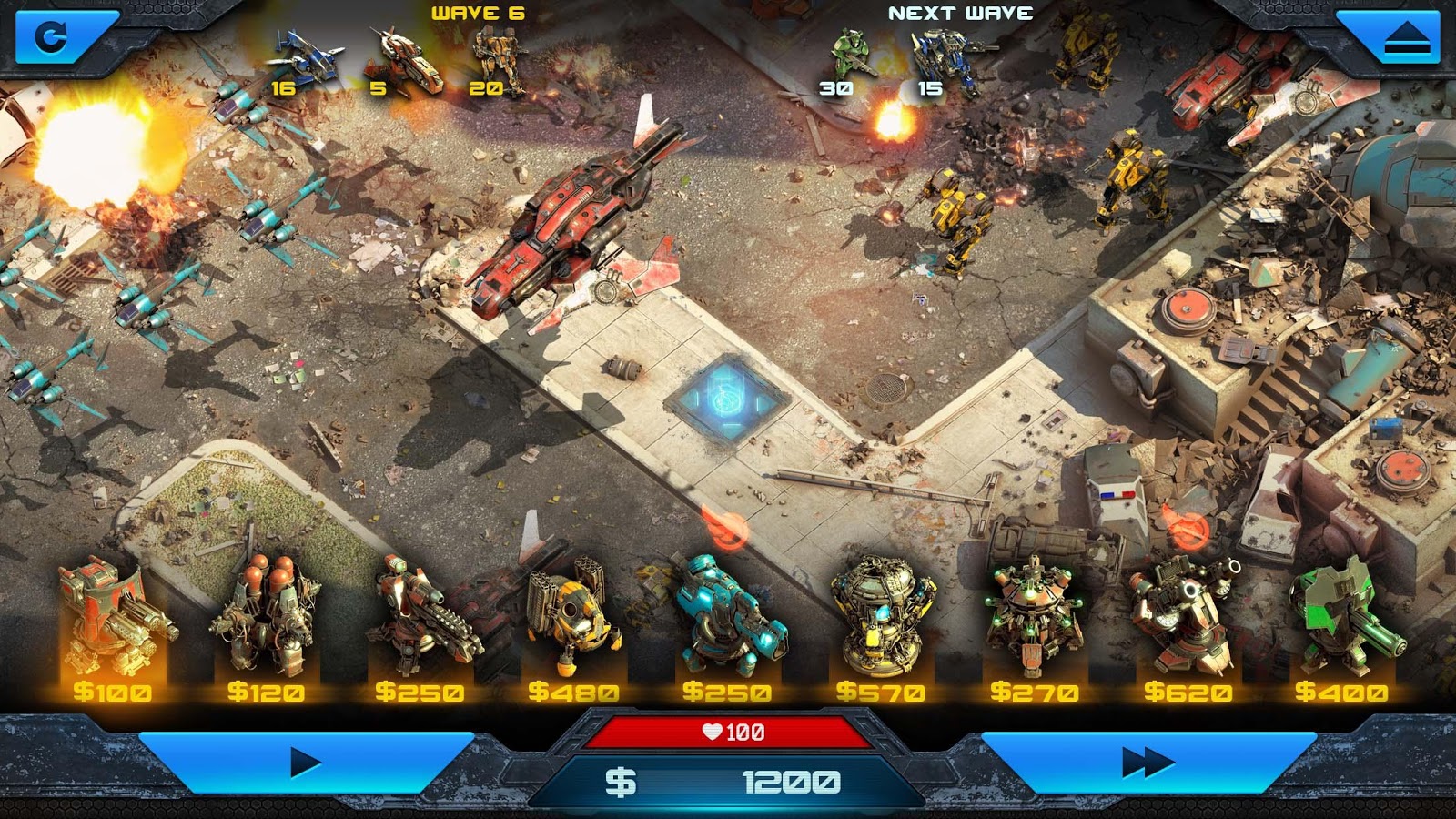Start the wave with play button
The width and height of the screenshot is (1456, 819).
tap(306, 763)
